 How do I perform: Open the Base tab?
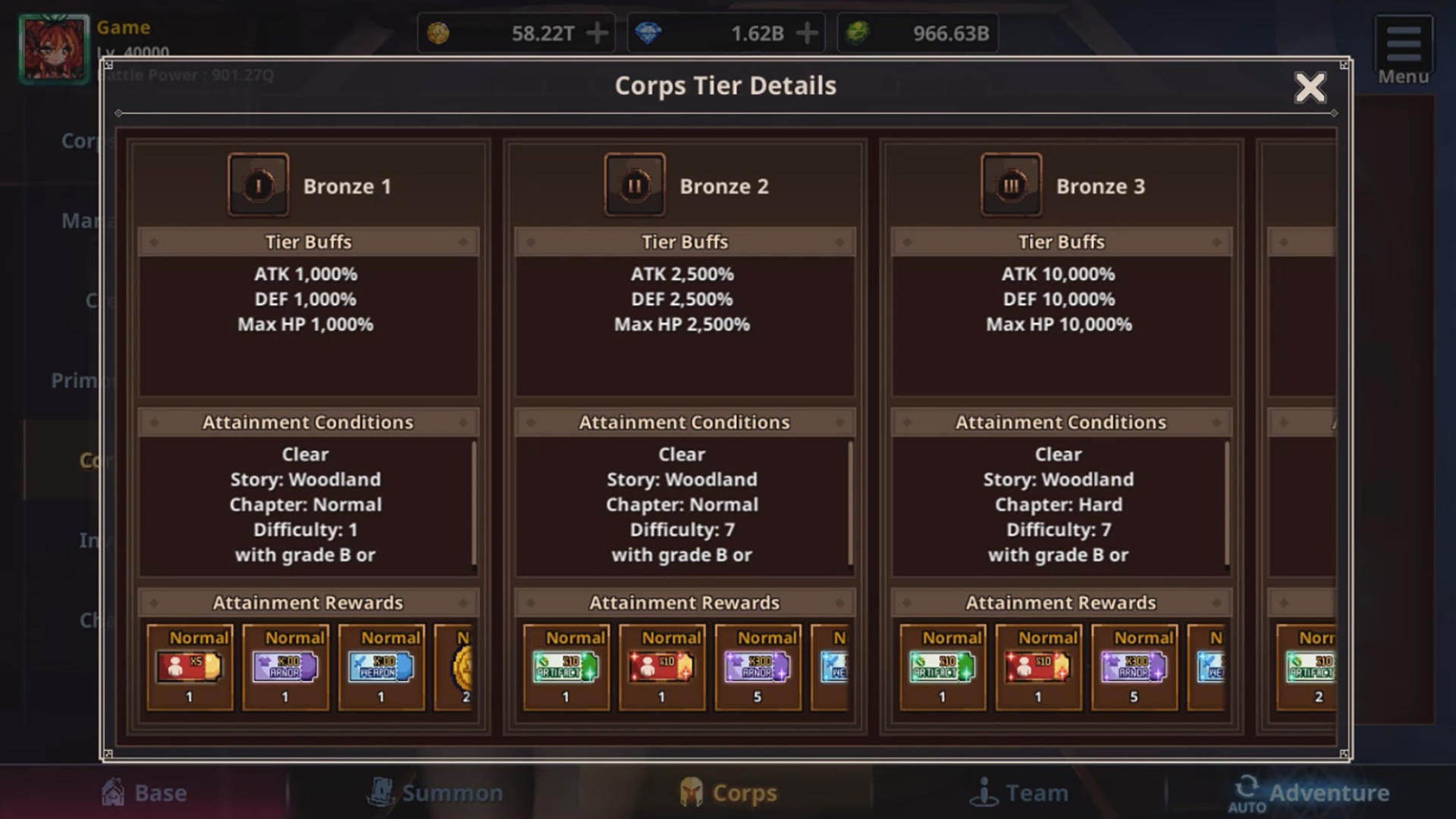144,792
